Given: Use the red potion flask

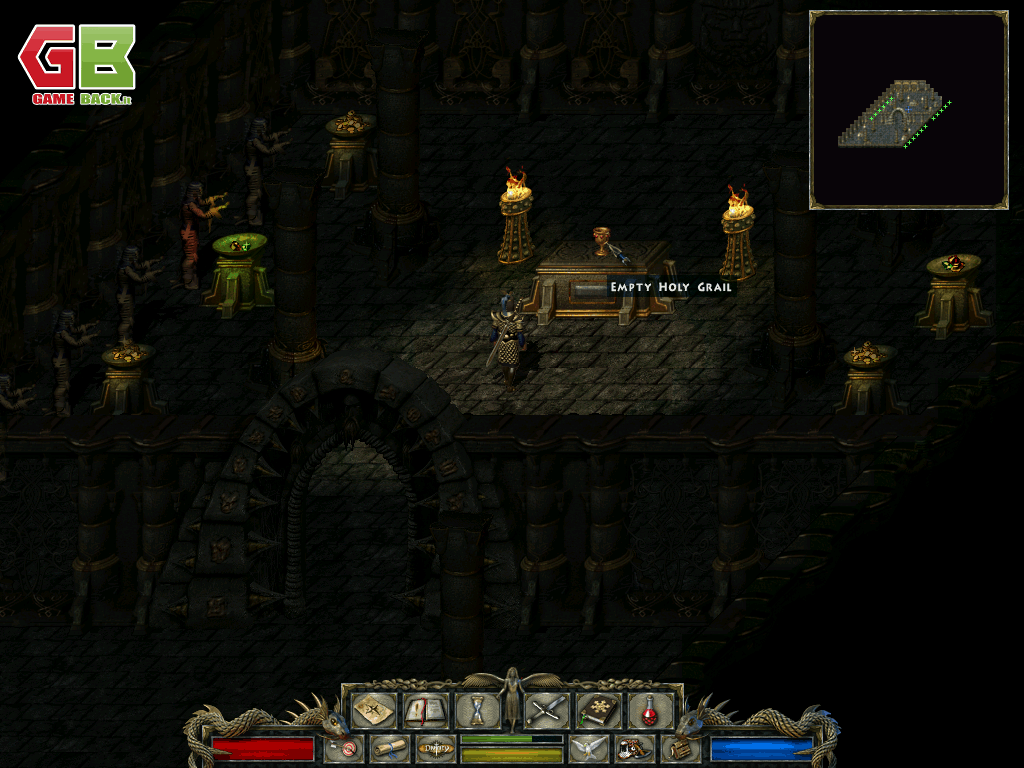Looking at the screenshot, I should pos(649,710).
